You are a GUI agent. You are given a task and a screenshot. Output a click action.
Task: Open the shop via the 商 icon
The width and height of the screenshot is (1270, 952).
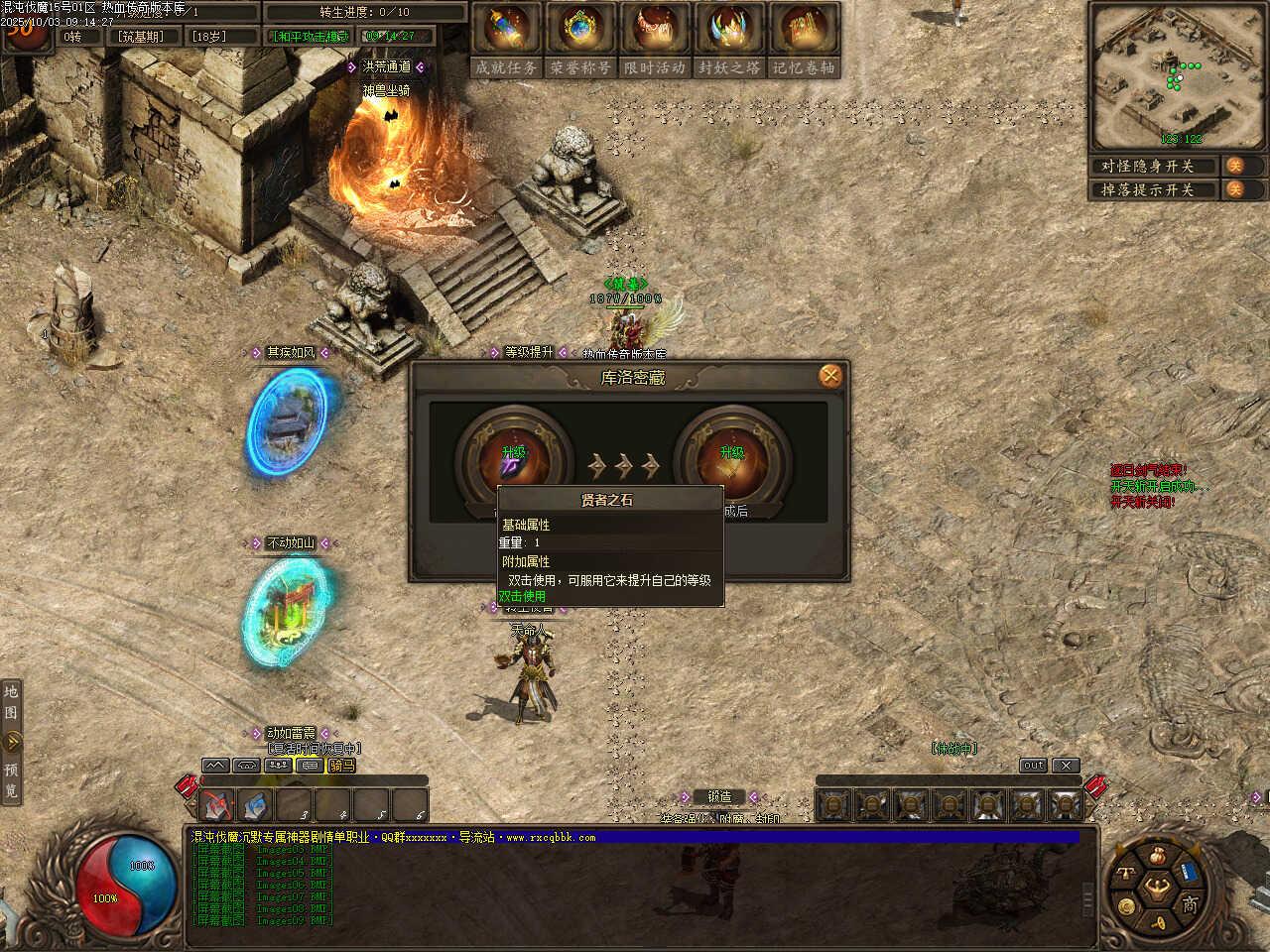(1190, 903)
